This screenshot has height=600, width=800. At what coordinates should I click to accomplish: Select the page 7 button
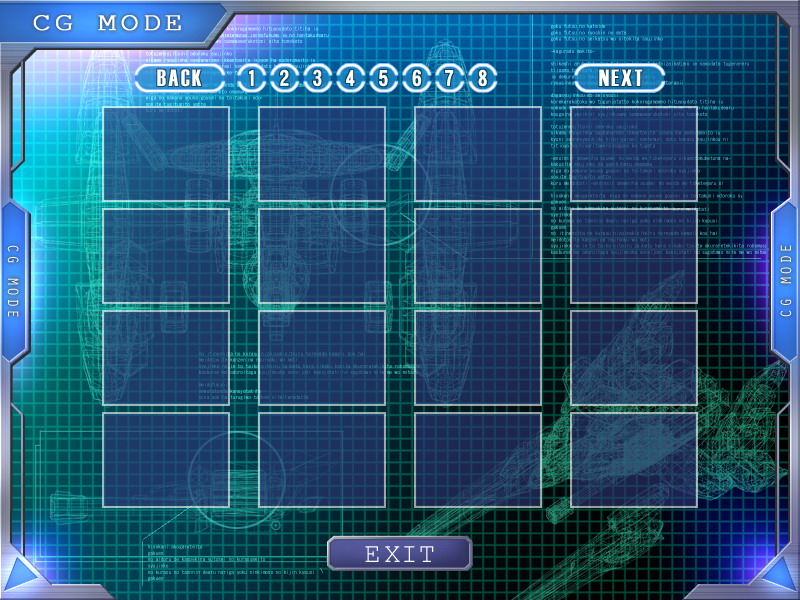pos(449,77)
